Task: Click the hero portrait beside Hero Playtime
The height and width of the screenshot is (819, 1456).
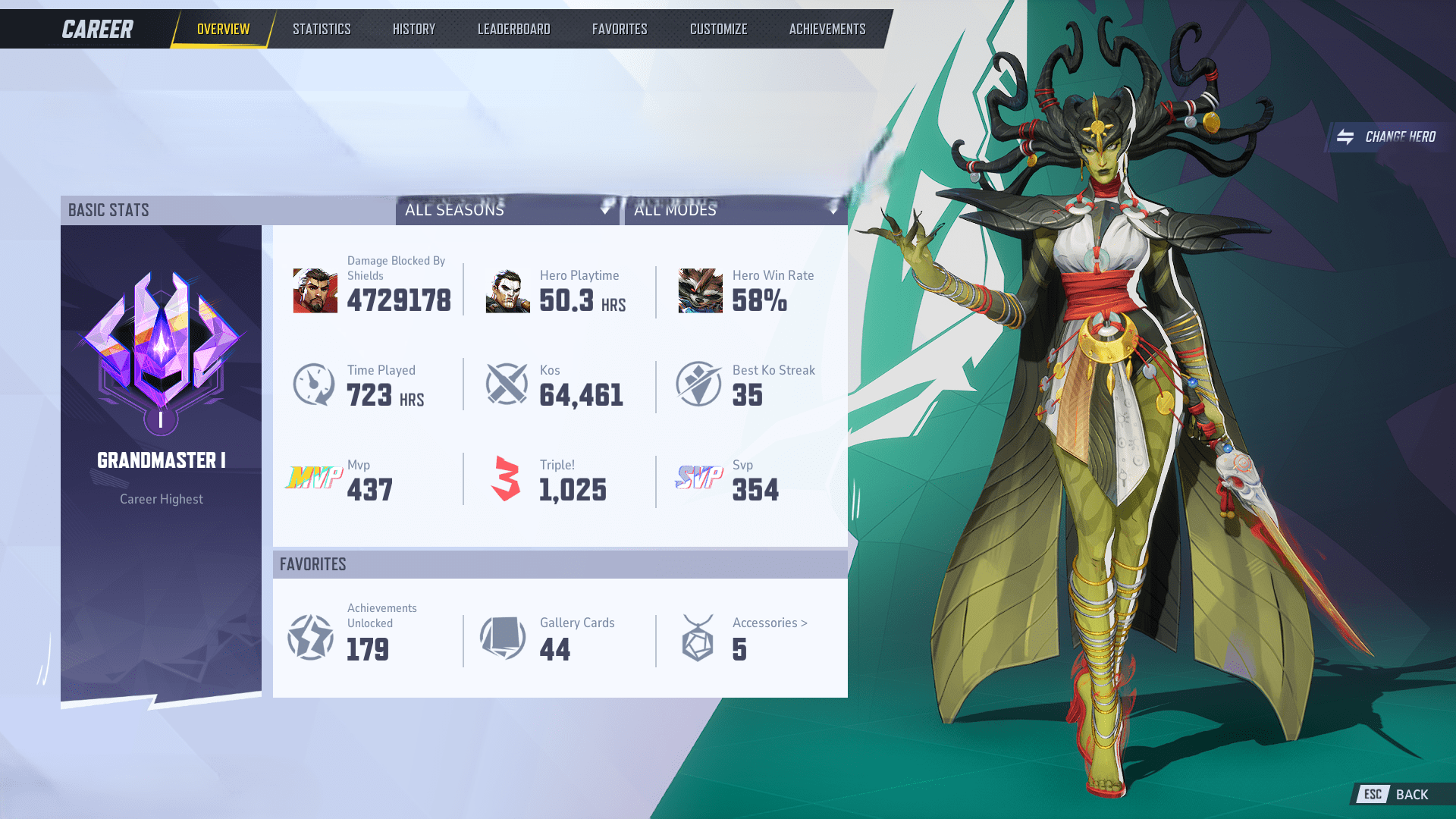Action: click(x=507, y=292)
